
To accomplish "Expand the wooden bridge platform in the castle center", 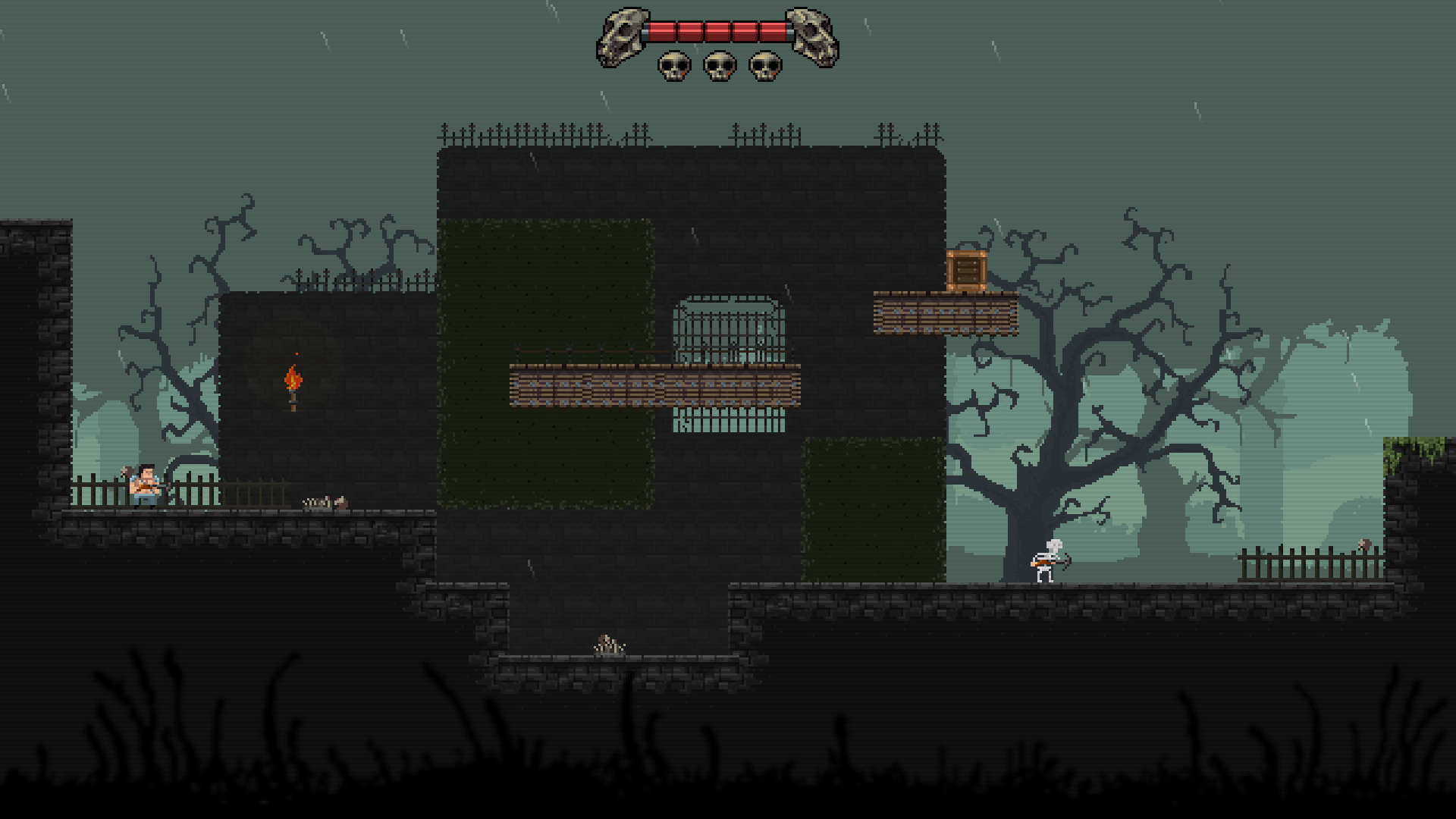I will coord(656,387).
